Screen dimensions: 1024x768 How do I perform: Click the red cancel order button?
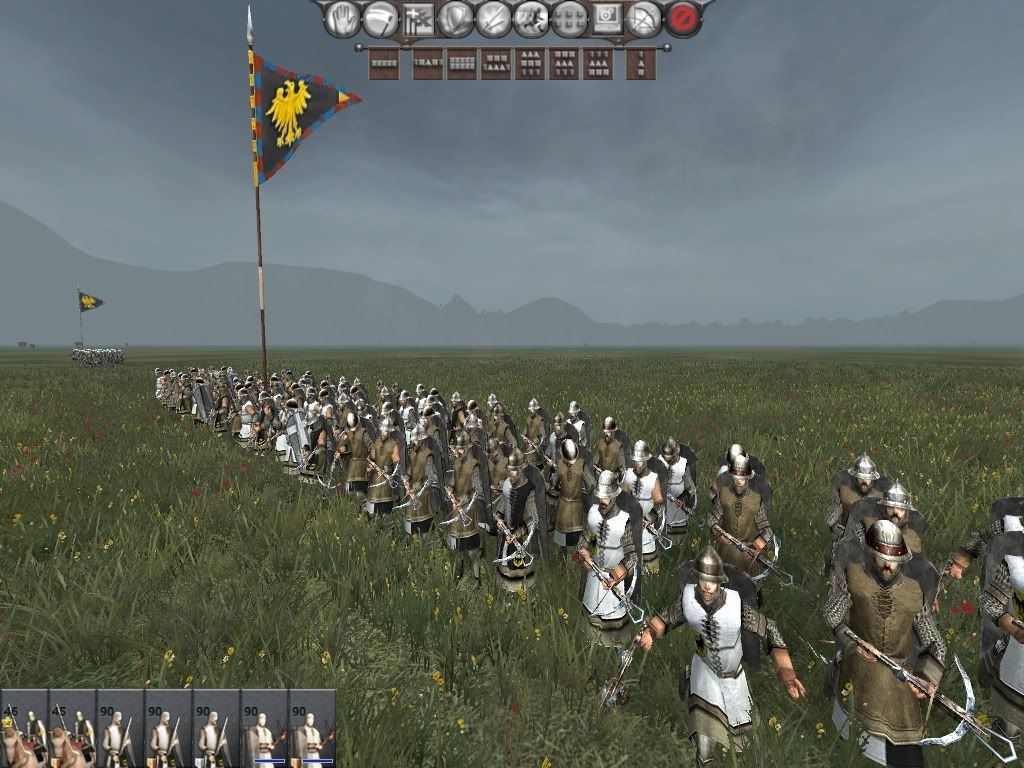[x=683, y=18]
